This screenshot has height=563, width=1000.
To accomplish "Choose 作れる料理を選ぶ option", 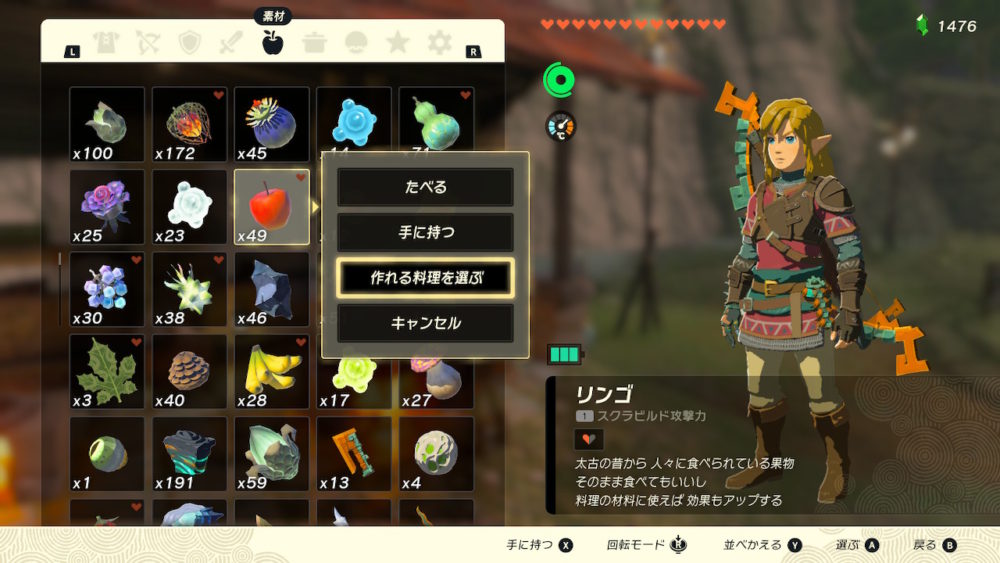I will point(425,278).
